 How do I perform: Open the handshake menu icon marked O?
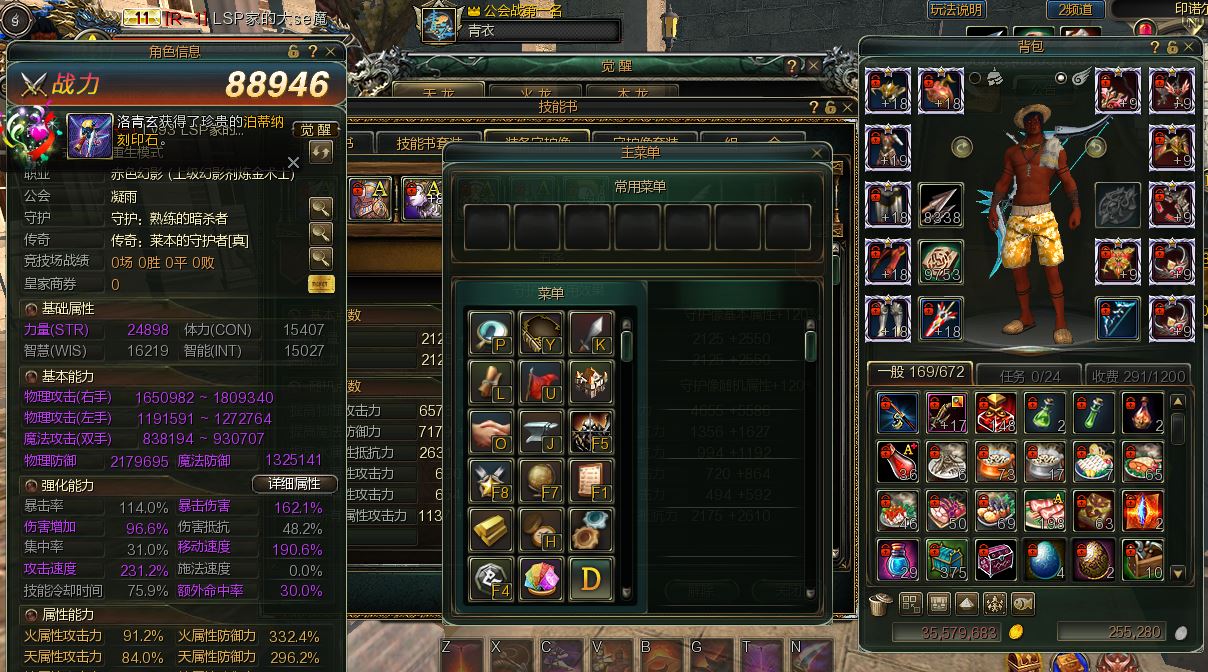click(490, 431)
